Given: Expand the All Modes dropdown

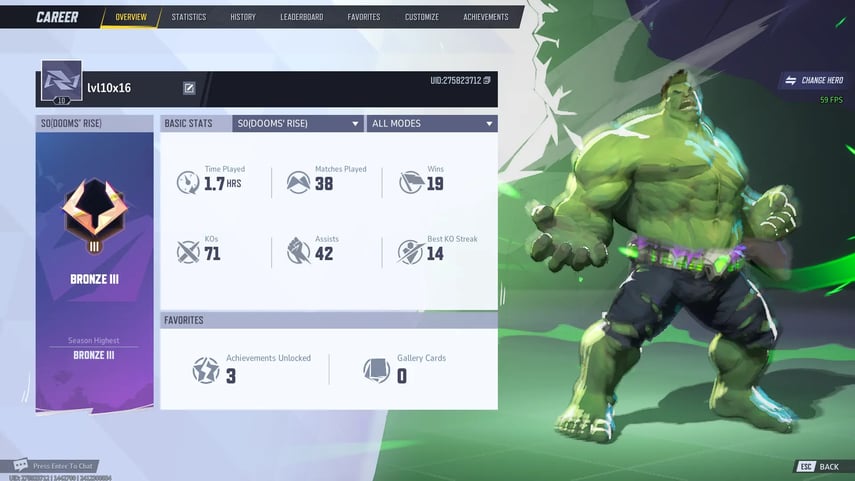Looking at the screenshot, I should [431, 124].
